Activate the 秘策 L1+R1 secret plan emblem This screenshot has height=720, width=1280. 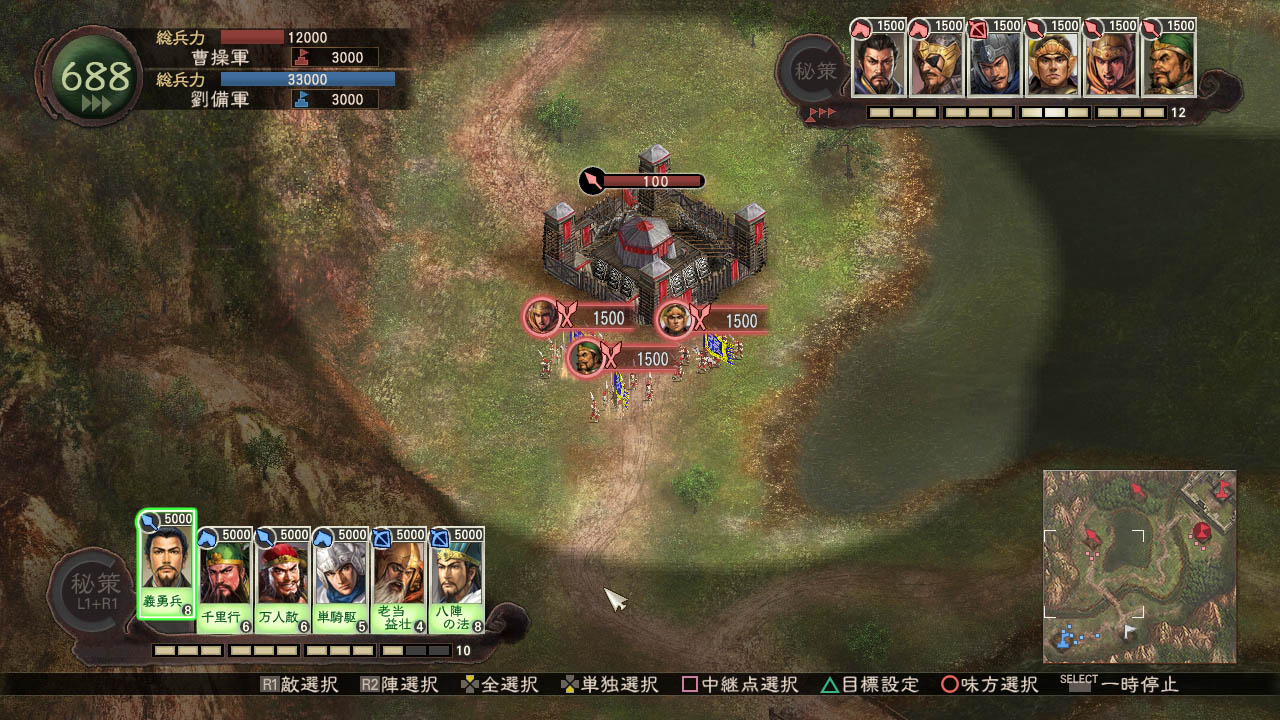(96, 590)
